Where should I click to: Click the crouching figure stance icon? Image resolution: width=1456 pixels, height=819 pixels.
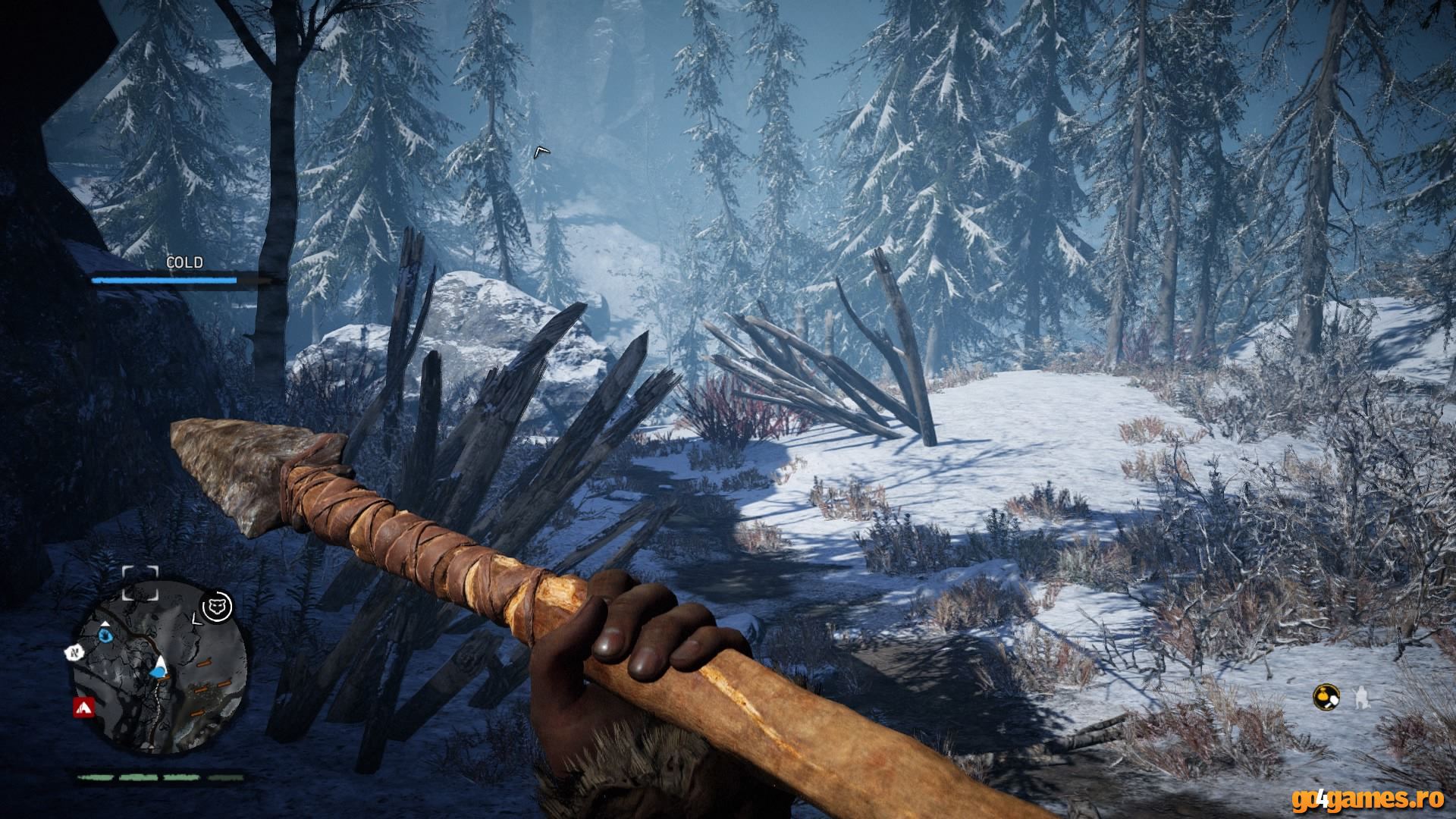click(1363, 696)
